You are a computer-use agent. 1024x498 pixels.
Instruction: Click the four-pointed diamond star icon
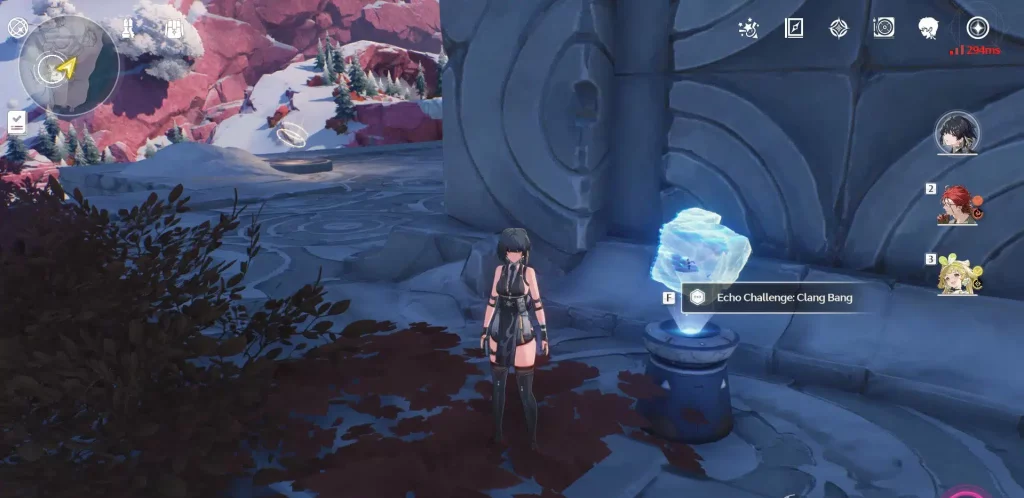pyautogui.click(x=839, y=28)
